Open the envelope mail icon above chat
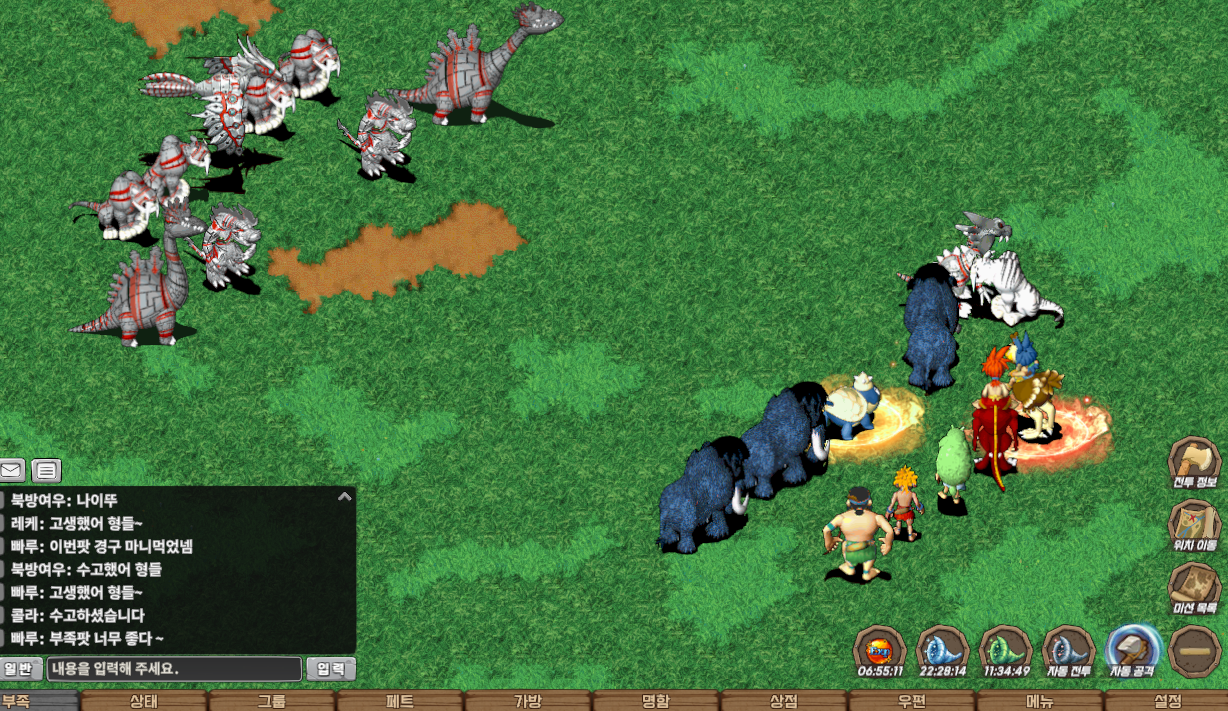Screen dimensions: 1228x711 pyautogui.click(x=12, y=470)
